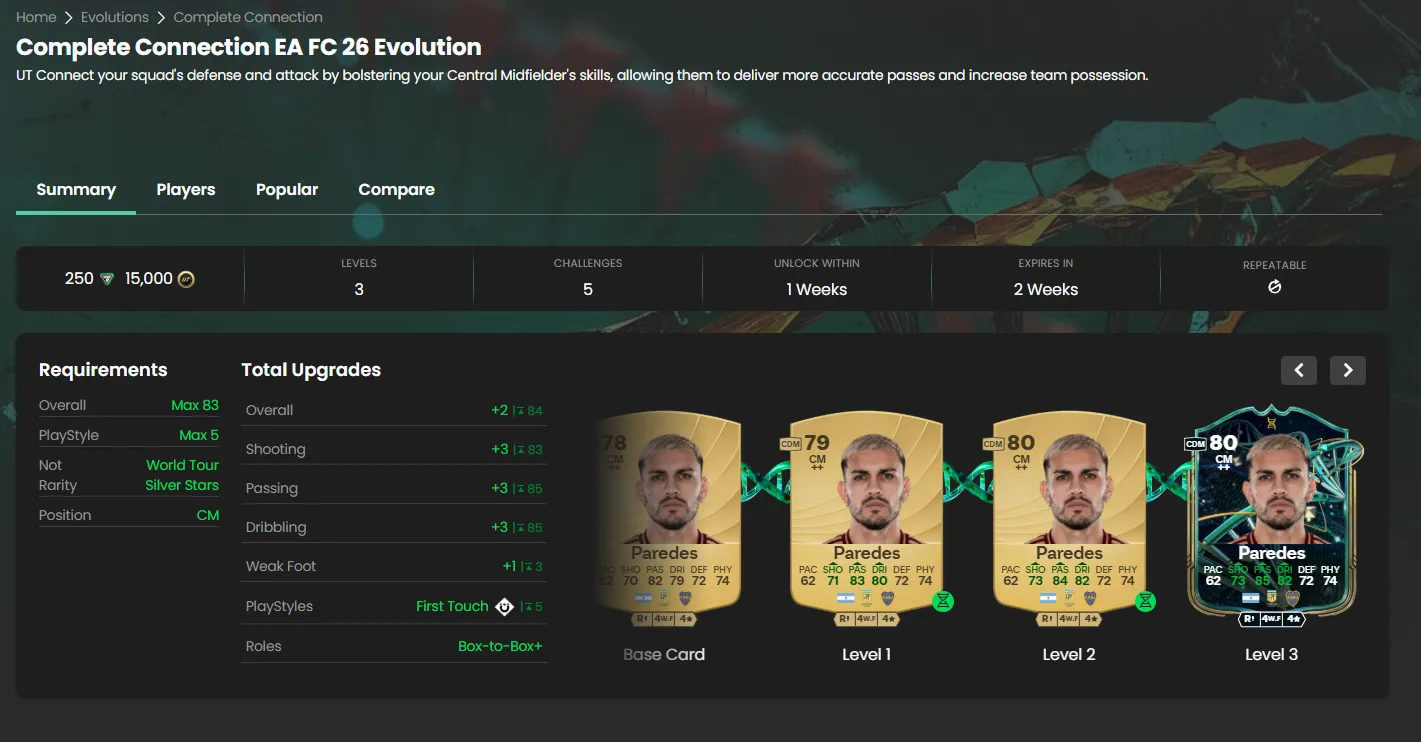Click the left carousel arrow button
Viewport: 1421px width, 742px height.
point(1298,370)
